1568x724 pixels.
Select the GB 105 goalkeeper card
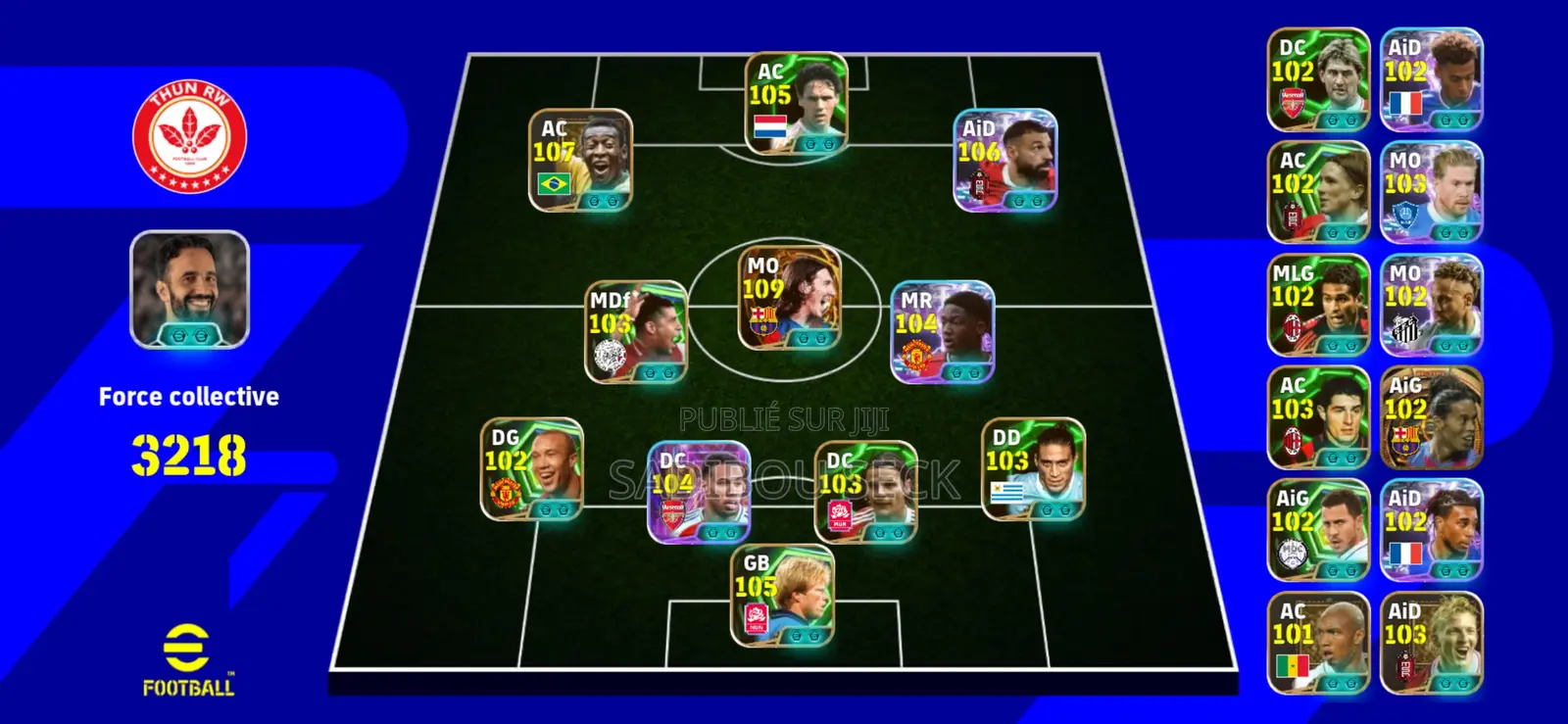tap(782, 596)
